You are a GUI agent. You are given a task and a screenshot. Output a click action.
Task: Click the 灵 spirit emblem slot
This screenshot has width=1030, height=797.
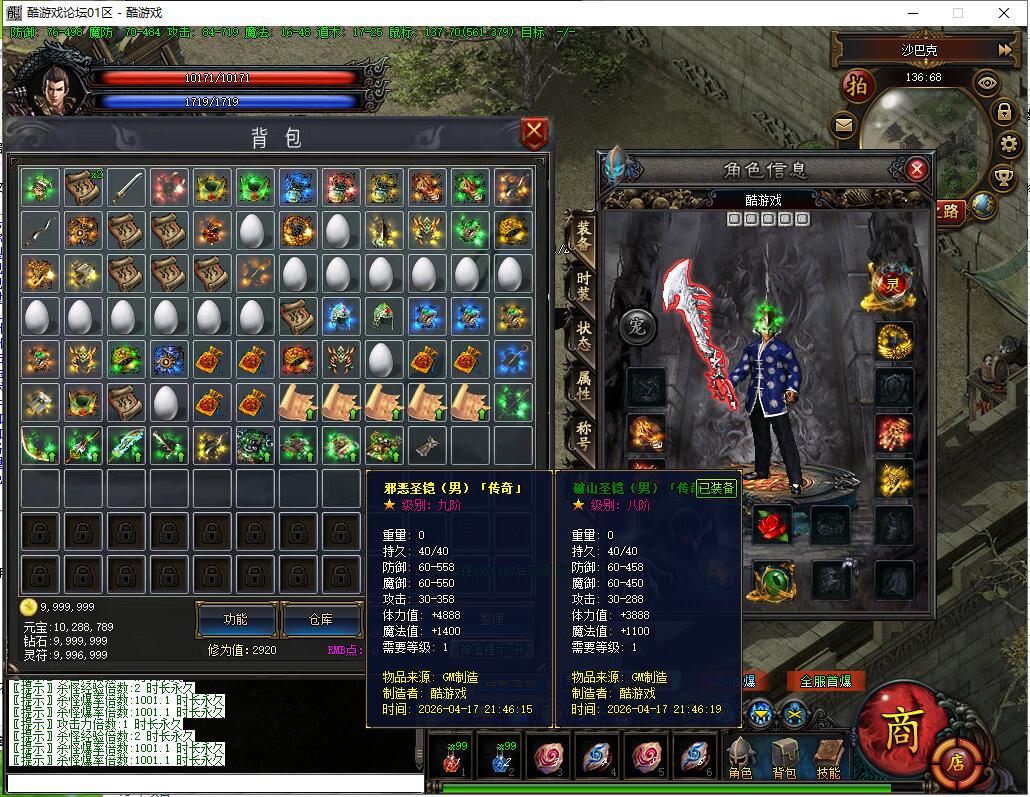click(888, 283)
